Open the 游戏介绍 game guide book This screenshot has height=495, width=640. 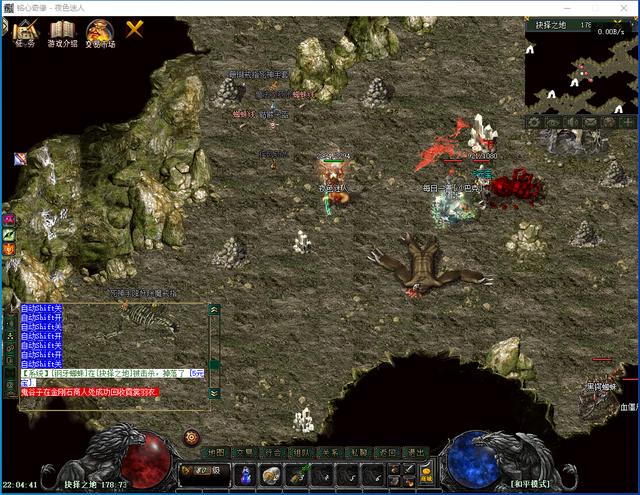62,33
